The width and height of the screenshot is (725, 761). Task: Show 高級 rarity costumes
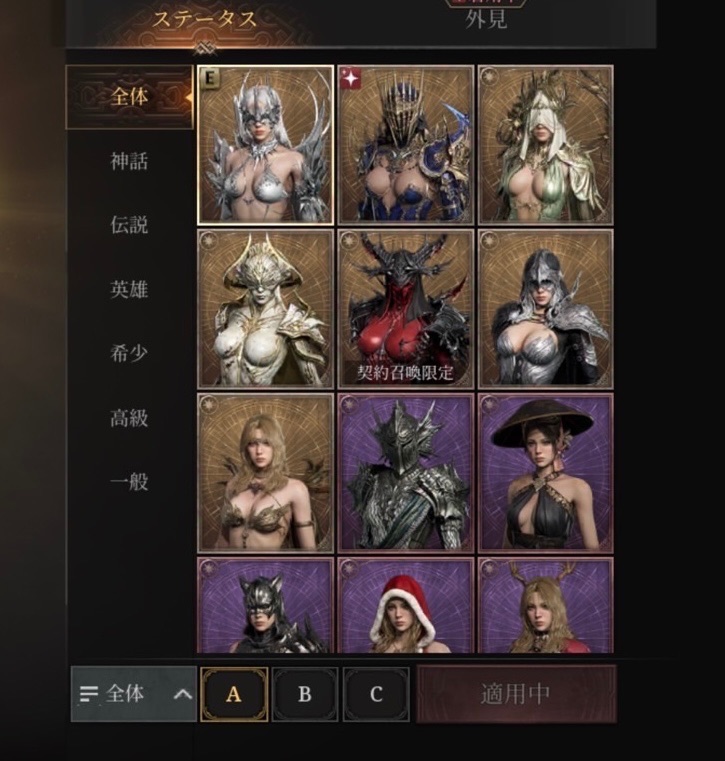pos(129,418)
